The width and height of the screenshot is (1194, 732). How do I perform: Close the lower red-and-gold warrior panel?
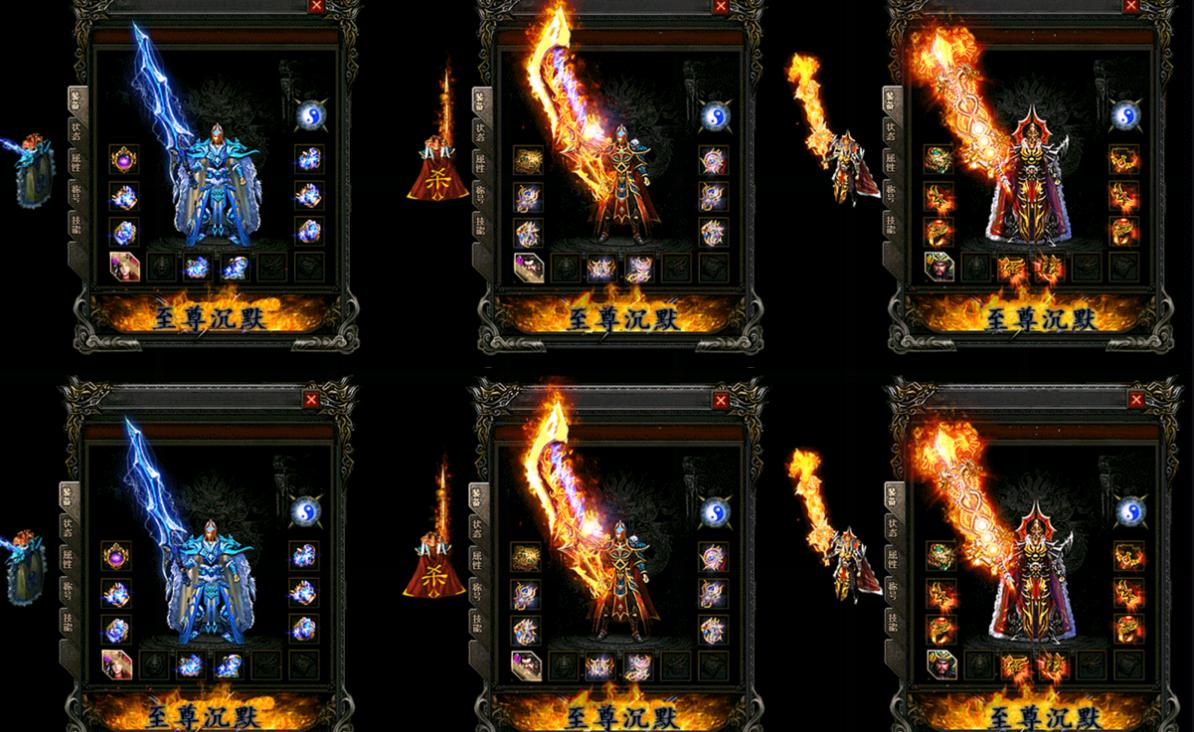pos(1136,400)
